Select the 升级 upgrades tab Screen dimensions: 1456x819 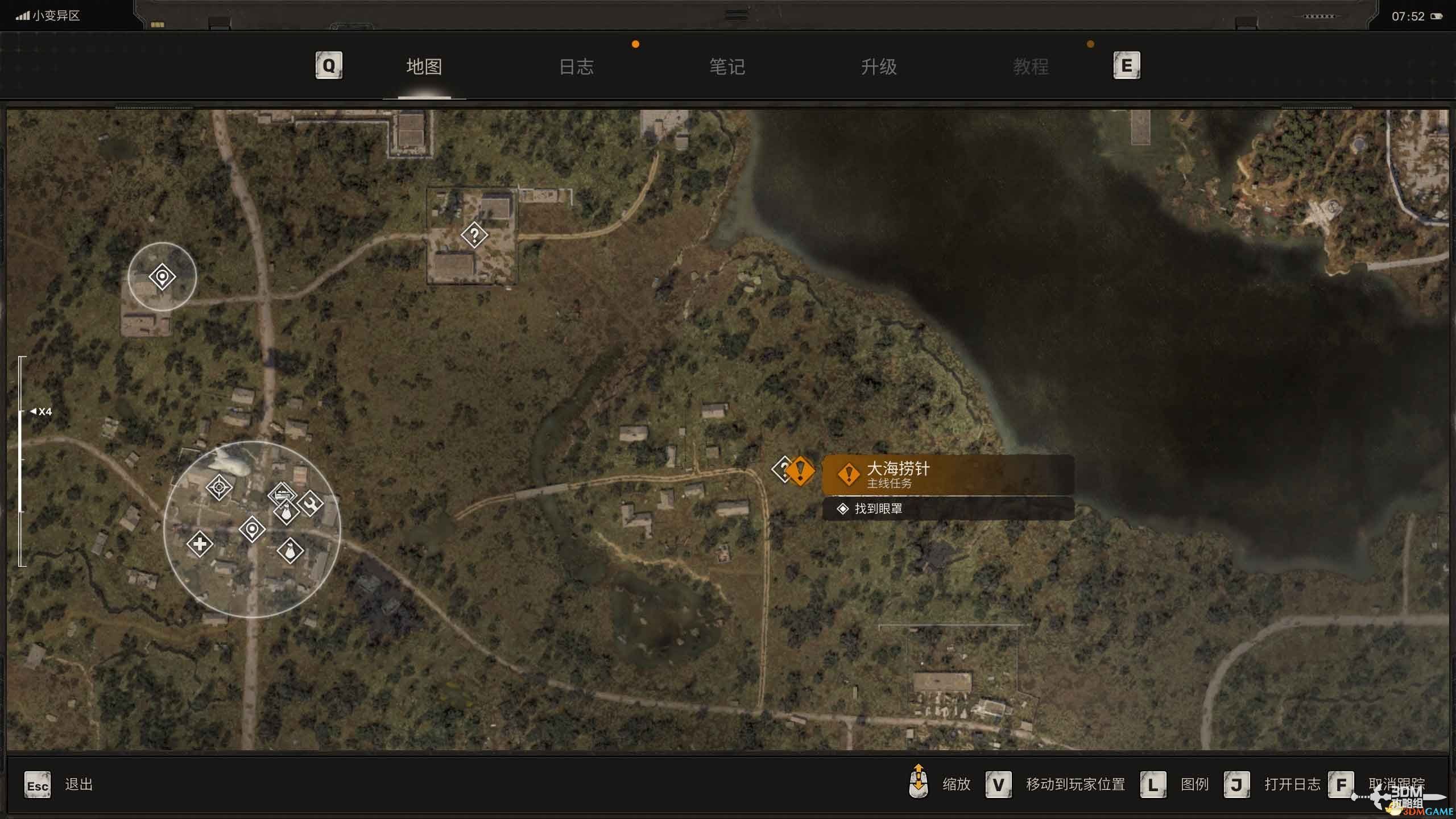pyautogui.click(x=879, y=67)
